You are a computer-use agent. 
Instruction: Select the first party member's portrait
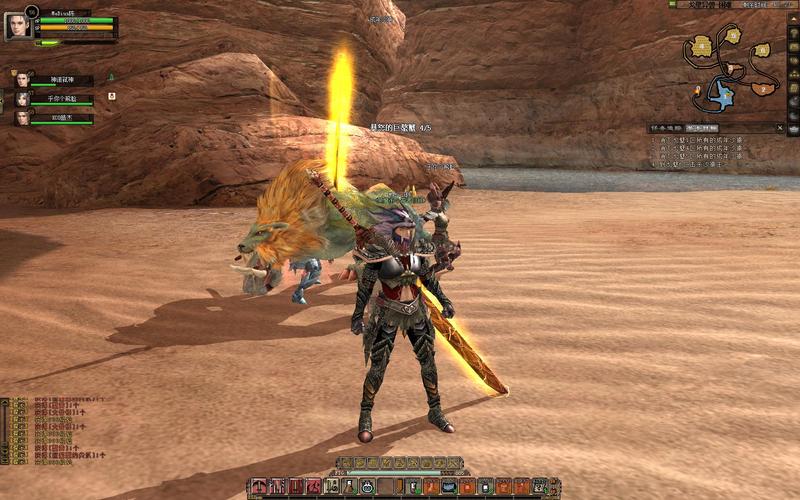22,79
